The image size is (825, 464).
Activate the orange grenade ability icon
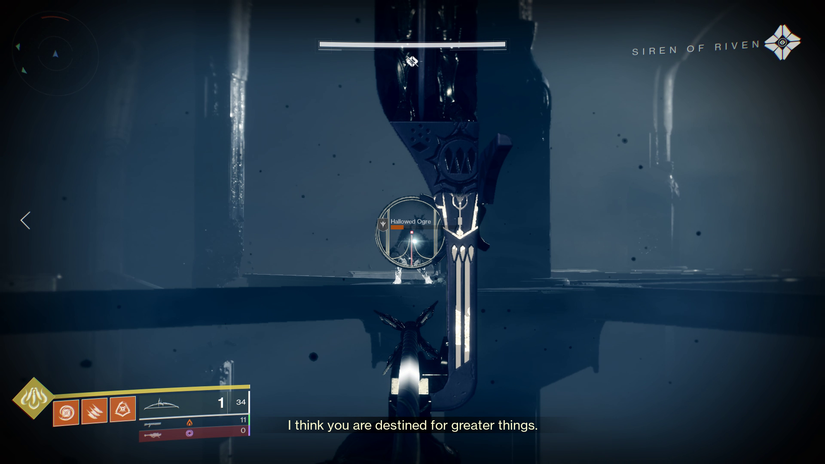point(66,410)
